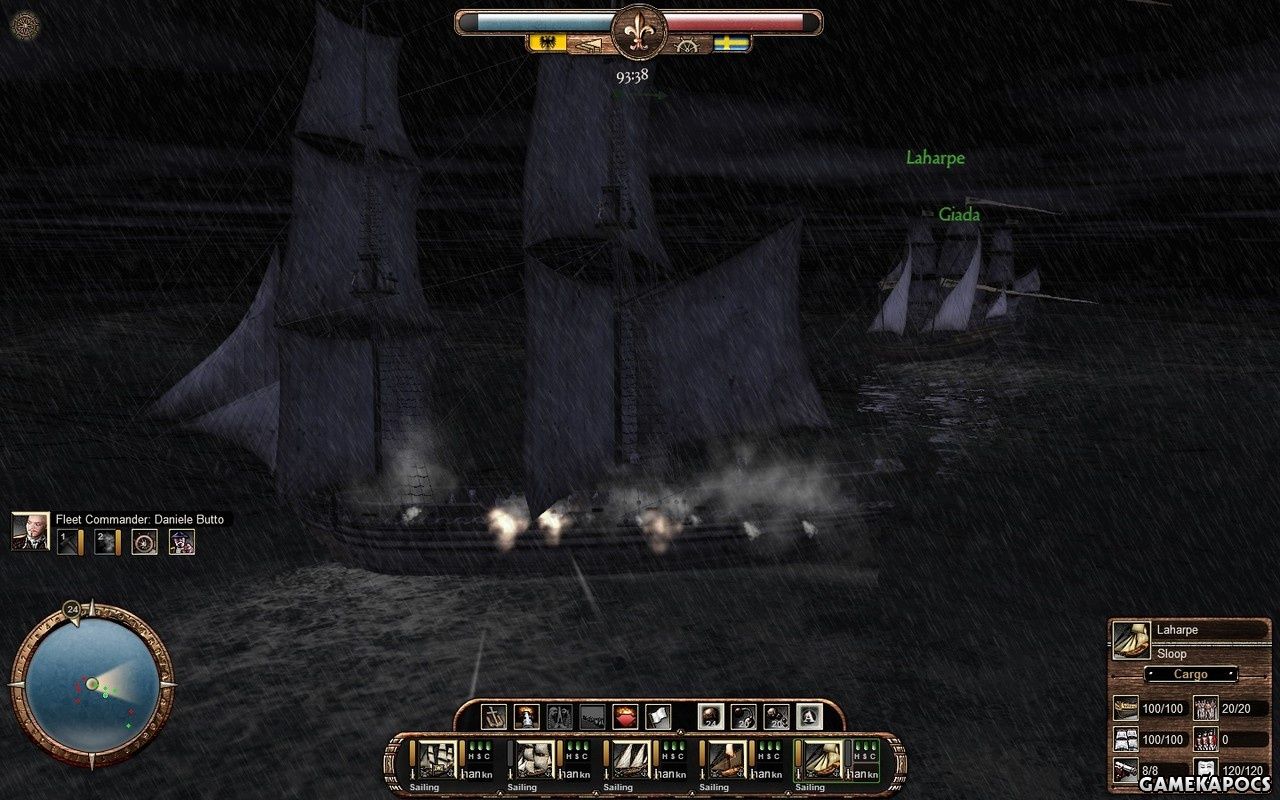
Task: Select the group 2 fleet icon
Action: pos(107,542)
